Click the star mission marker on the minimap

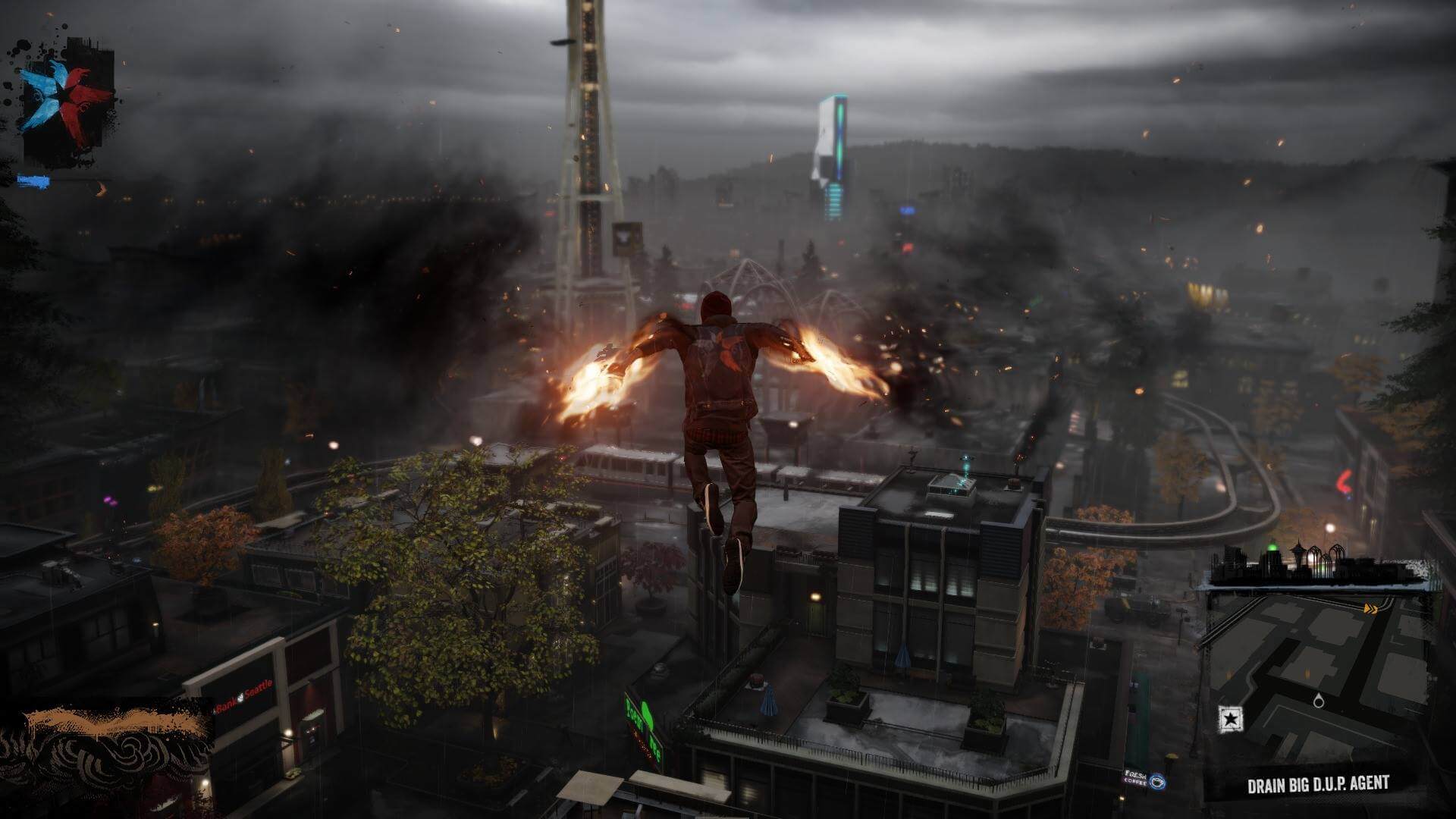(1230, 718)
